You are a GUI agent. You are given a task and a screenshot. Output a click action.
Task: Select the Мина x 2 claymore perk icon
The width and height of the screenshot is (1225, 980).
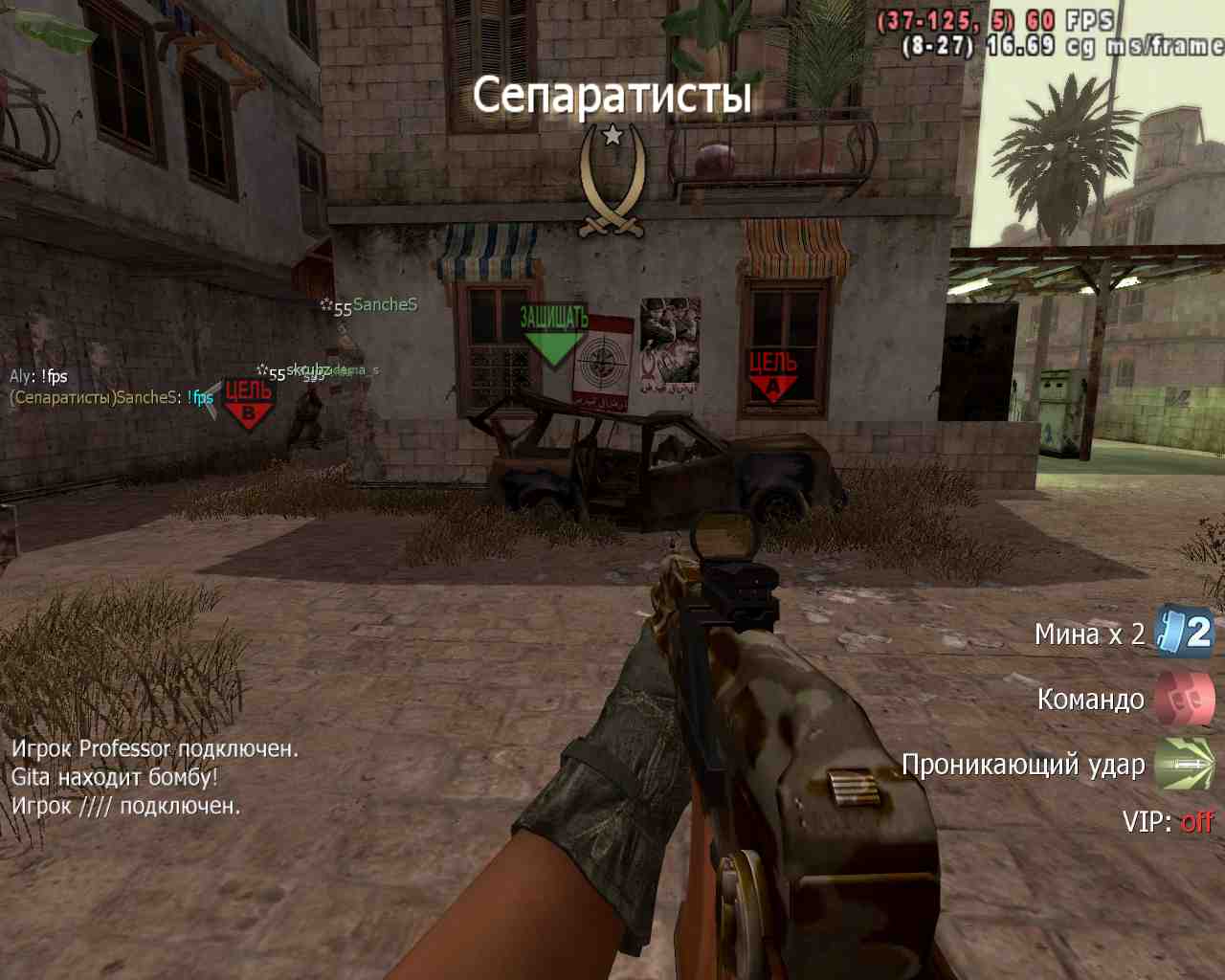click(x=1185, y=633)
